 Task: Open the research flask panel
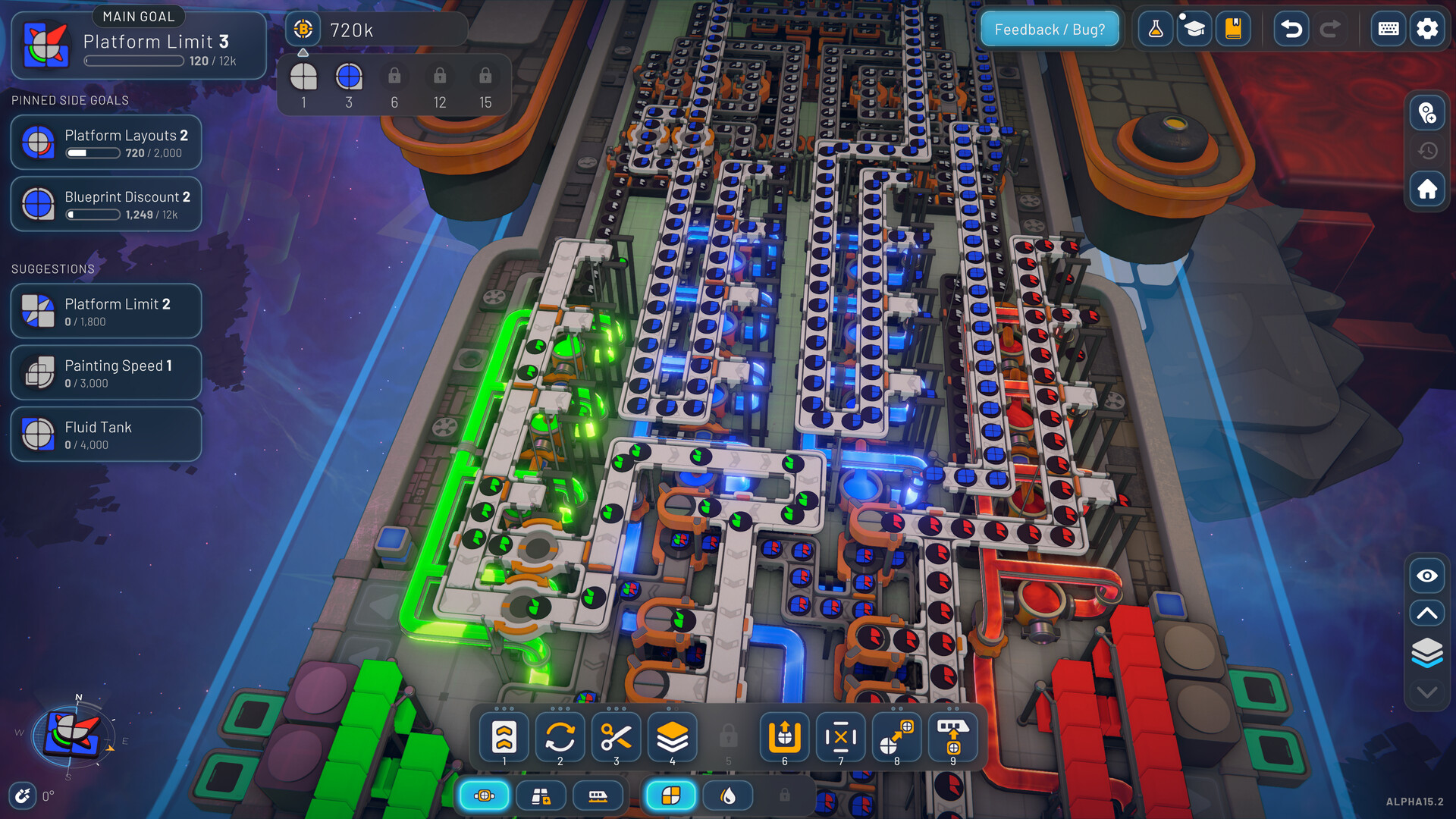point(1155,29)
